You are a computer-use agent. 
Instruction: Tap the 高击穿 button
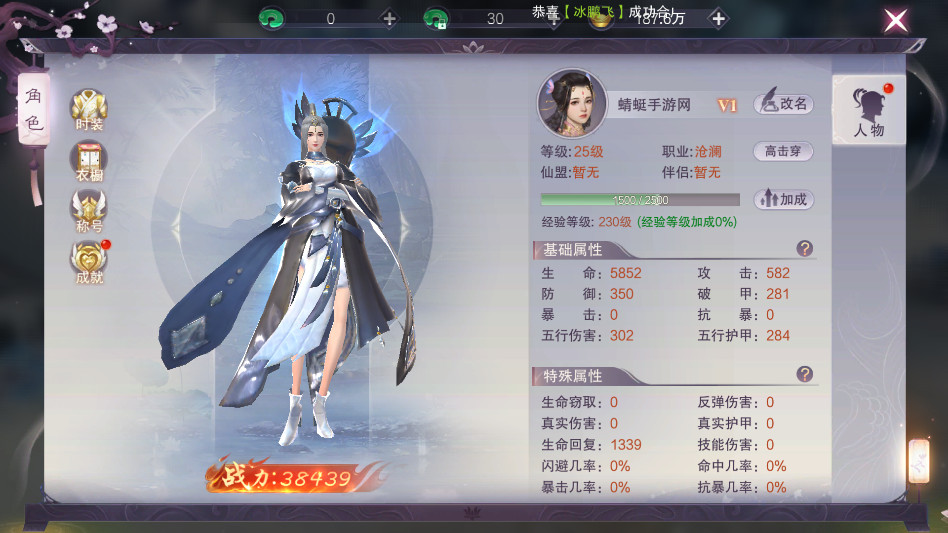(x=783, y=151)
